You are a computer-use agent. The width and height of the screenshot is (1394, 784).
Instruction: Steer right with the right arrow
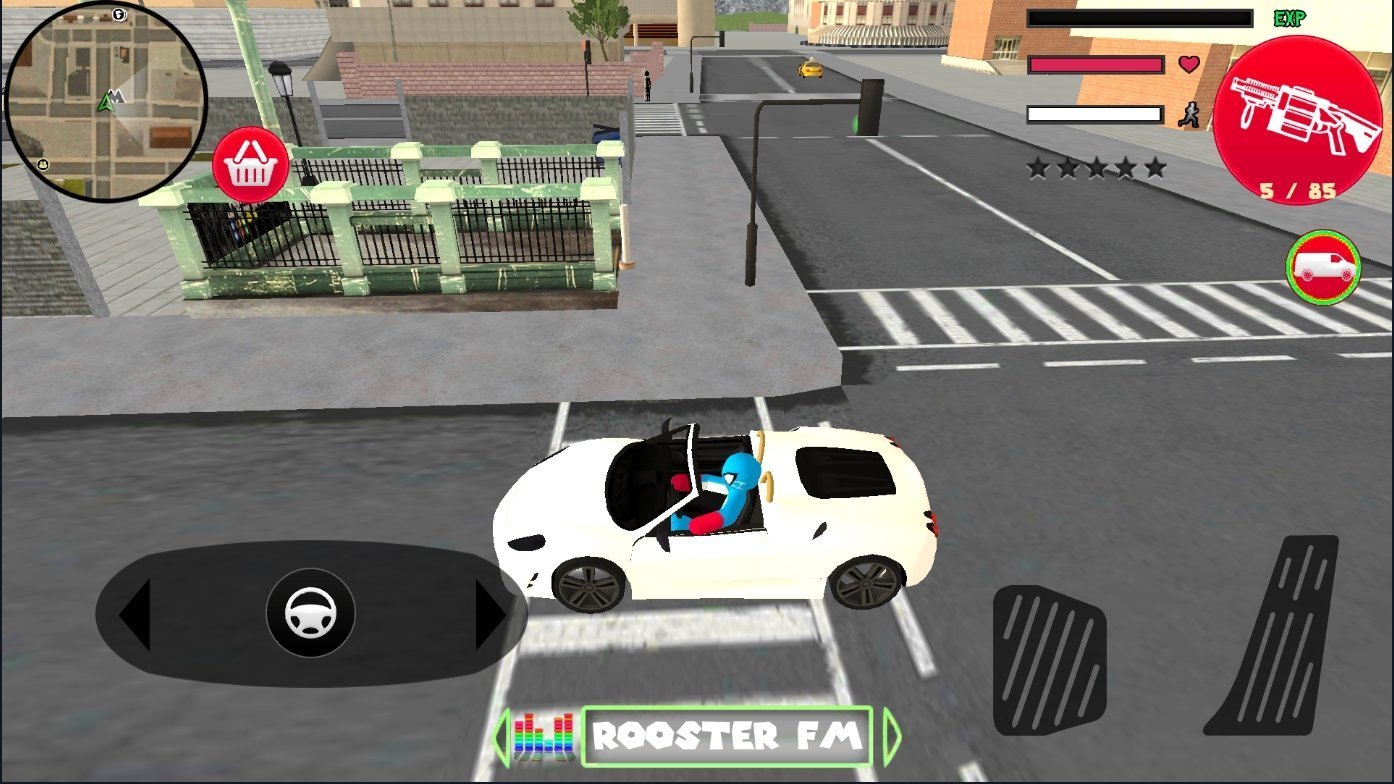(x=489, y=615)
